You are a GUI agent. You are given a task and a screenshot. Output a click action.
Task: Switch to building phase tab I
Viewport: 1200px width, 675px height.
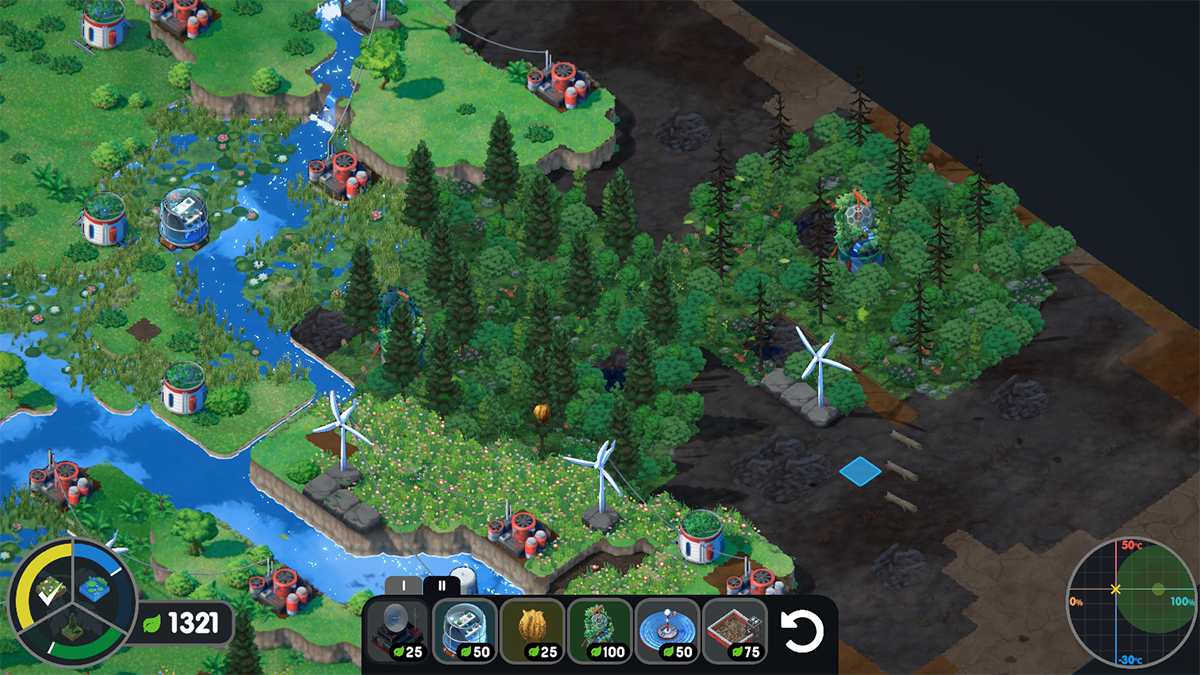click(x=402, y=586)
